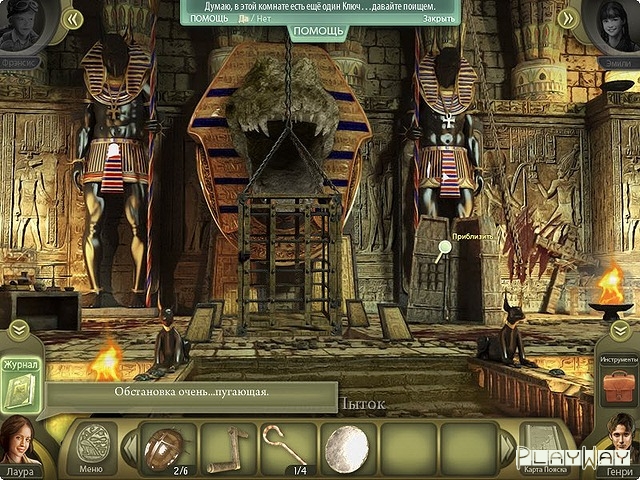The height and width of the screenshot is (480, 640).
Task: Select Эмили character portrait
Action: coord(618,27)
